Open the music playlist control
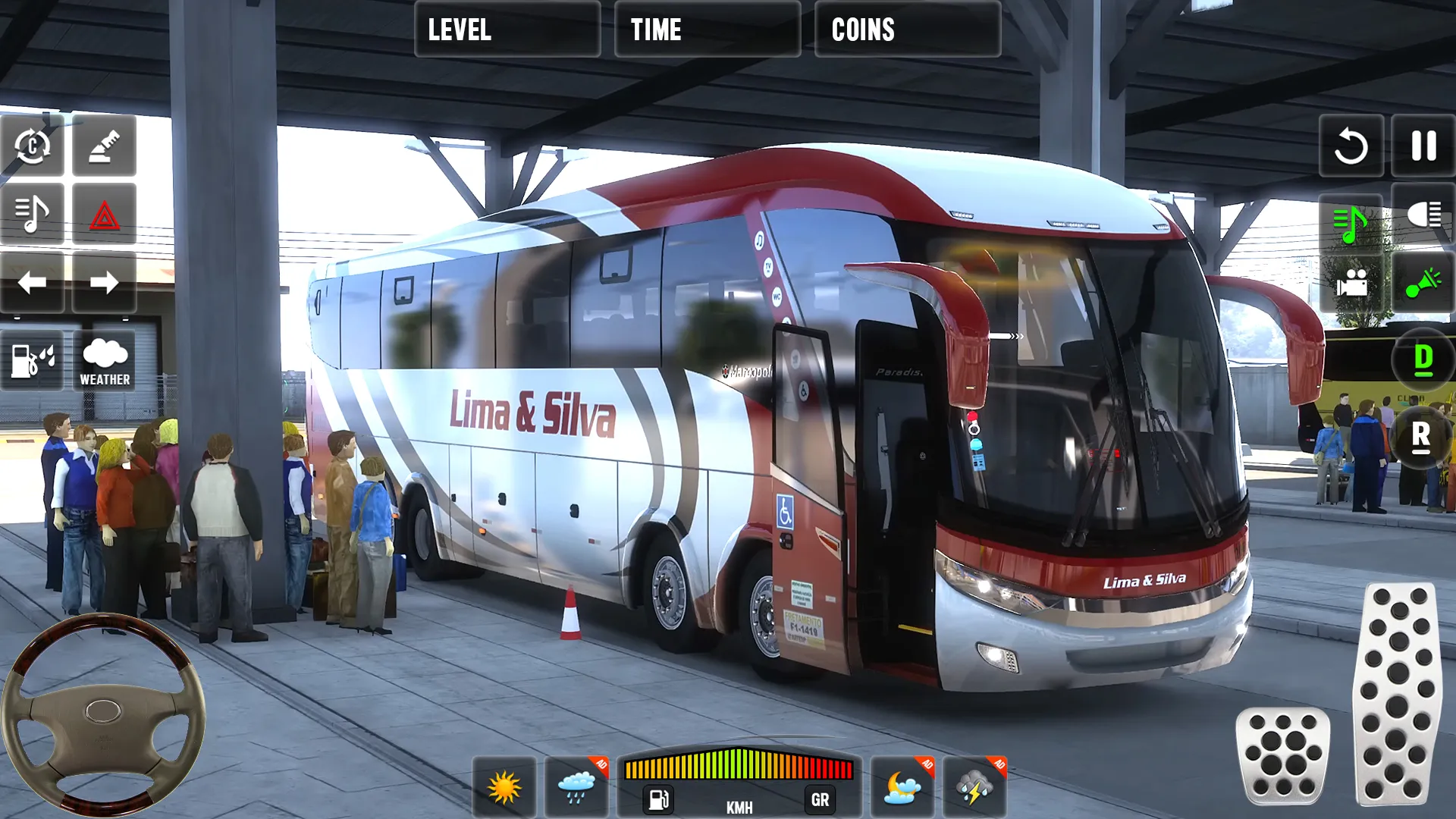Image resolution: width=1456 pixels, height=819 pixels. (32, 215)
